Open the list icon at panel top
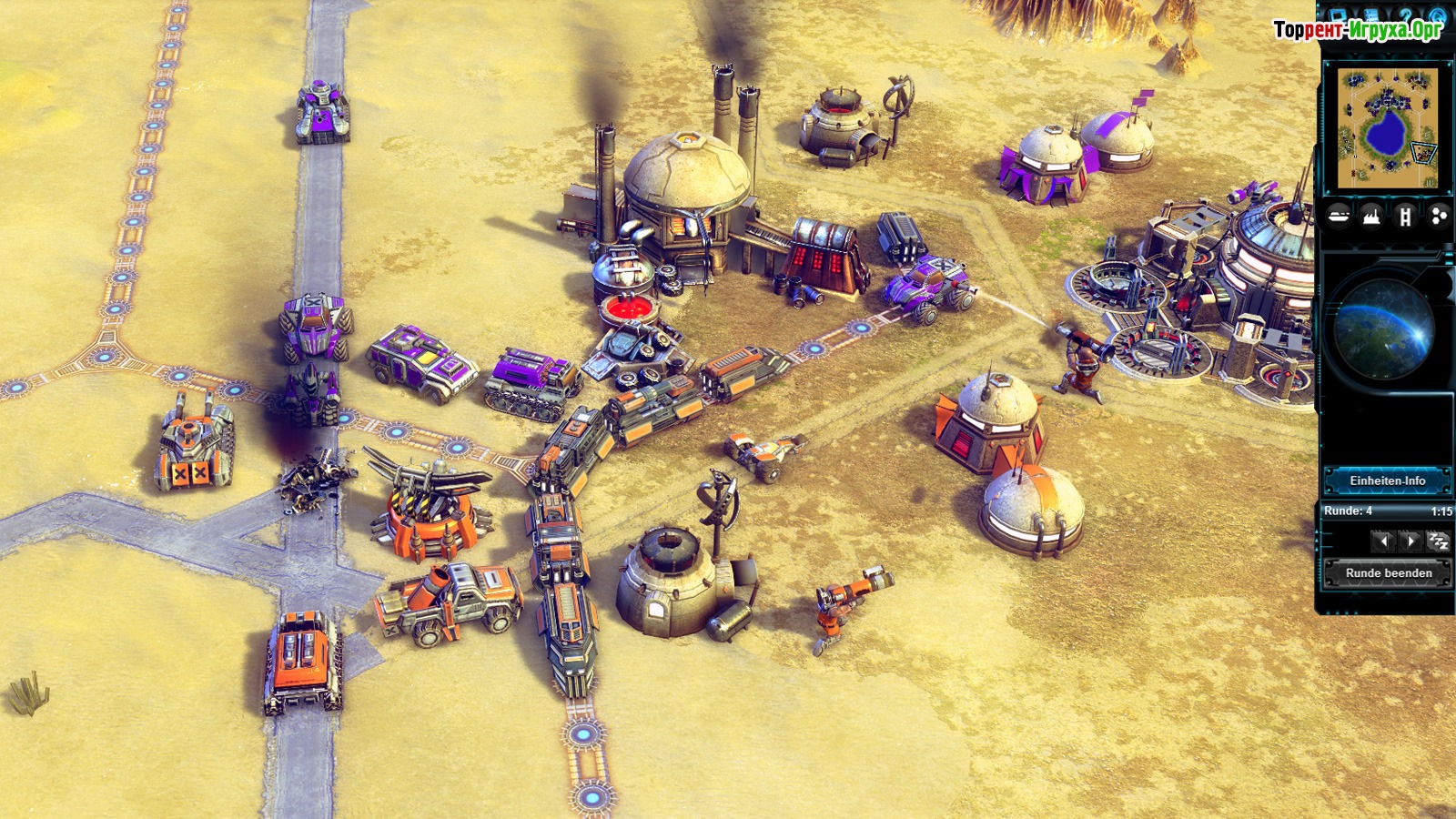 click(x=1372, y=15)
